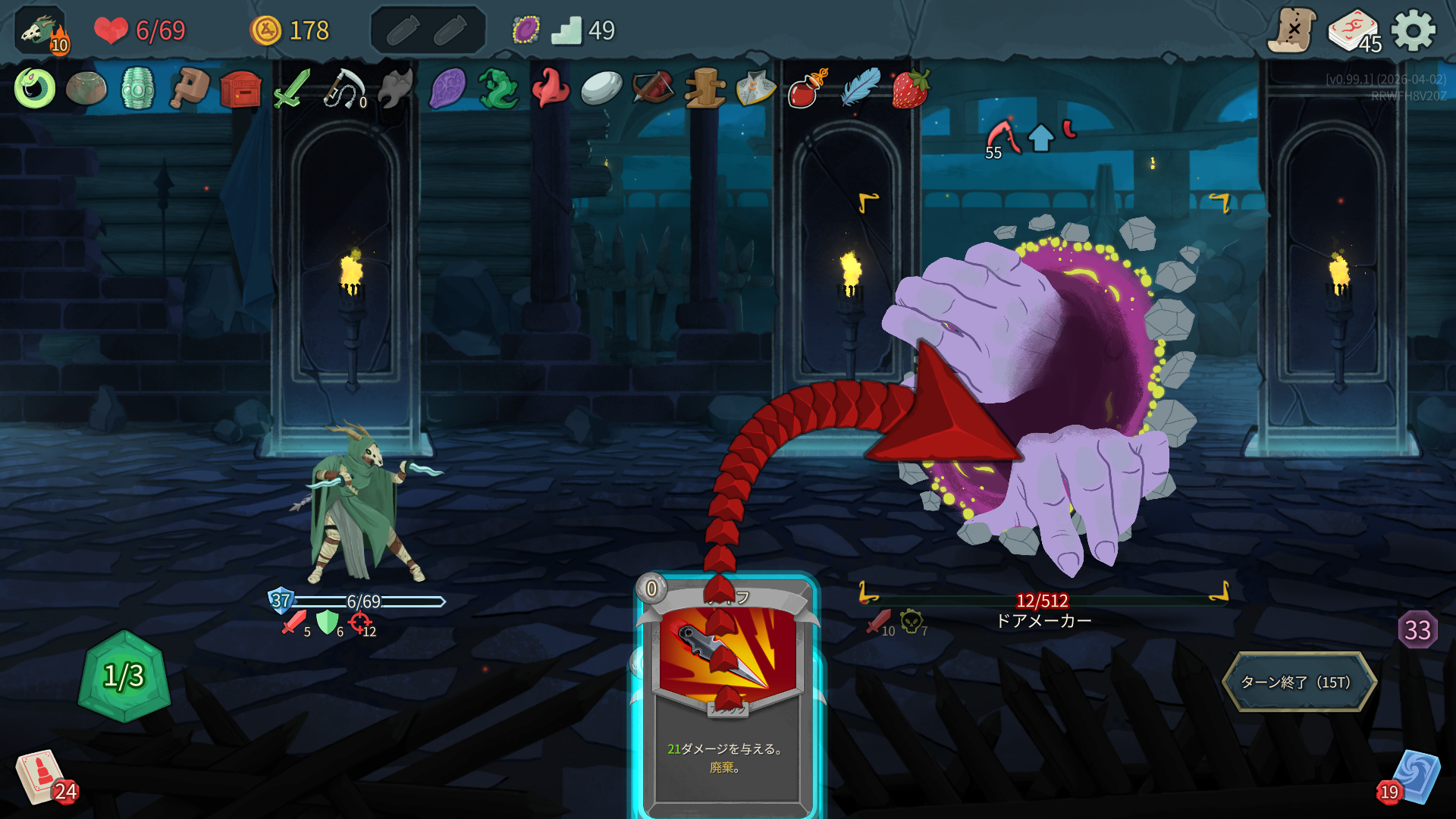Select the first empty potion slot
Screen dimensions: 1456x819
(403, 31)
